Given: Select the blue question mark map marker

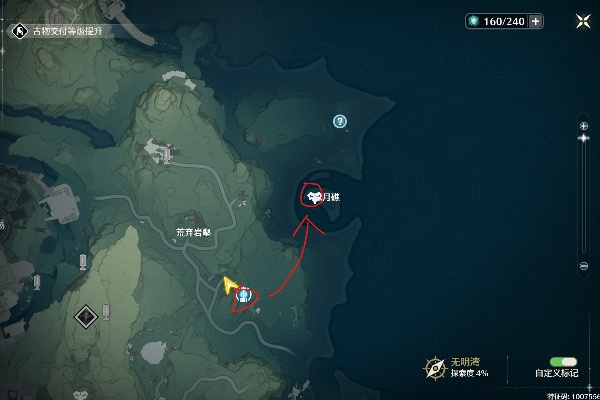Looking at the screenshot, I should tap(340, 121).
